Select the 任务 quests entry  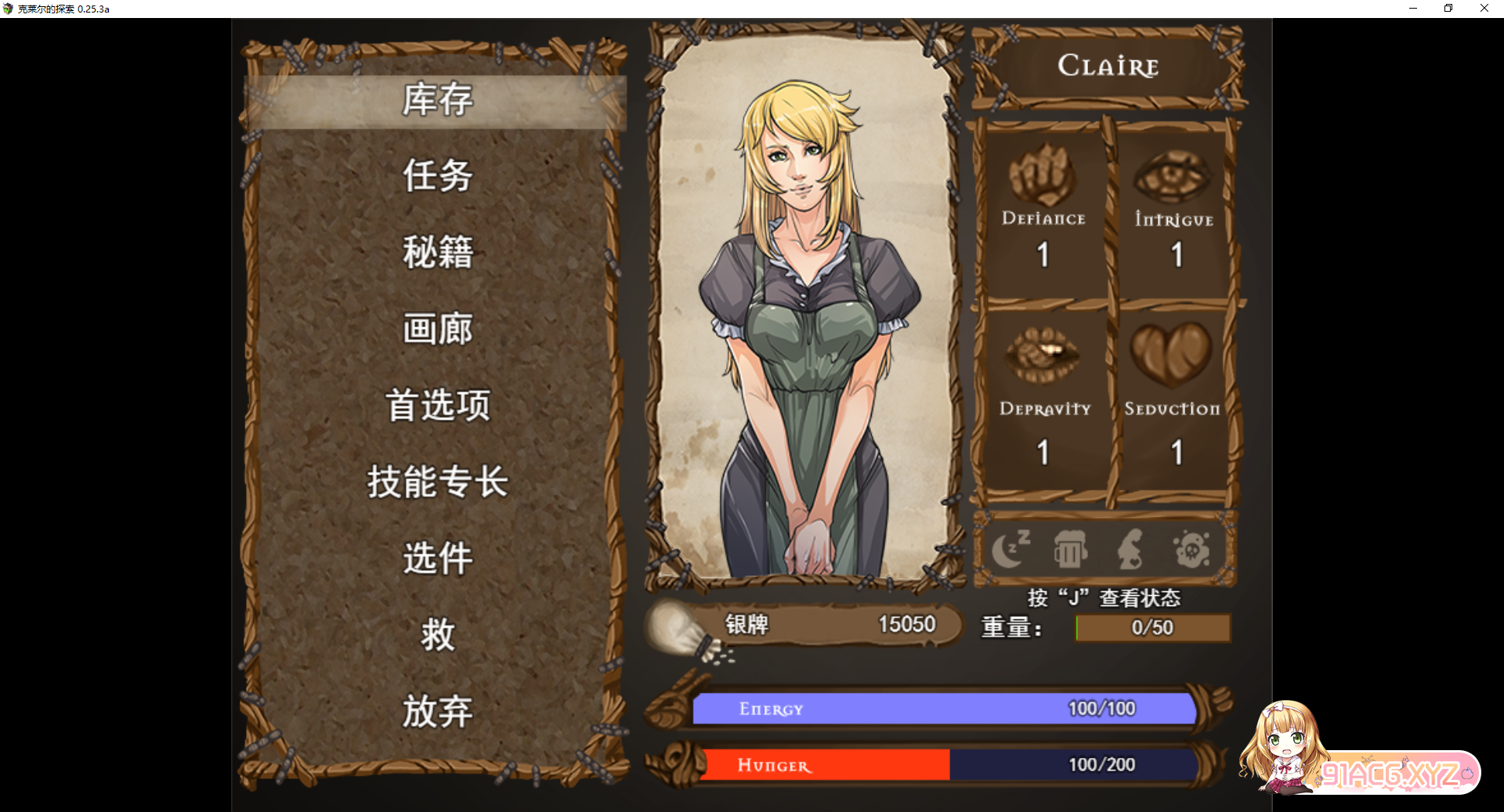437,175
